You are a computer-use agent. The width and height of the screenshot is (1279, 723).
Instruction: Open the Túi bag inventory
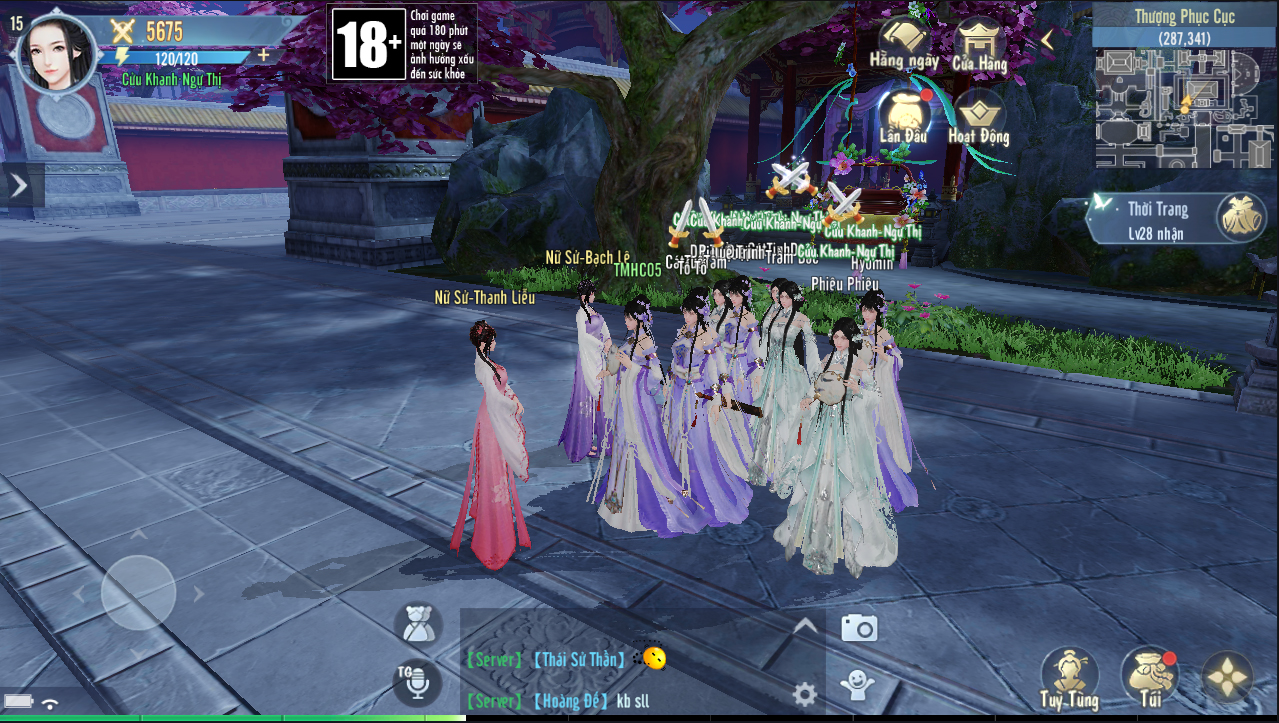coord(1148,678)
